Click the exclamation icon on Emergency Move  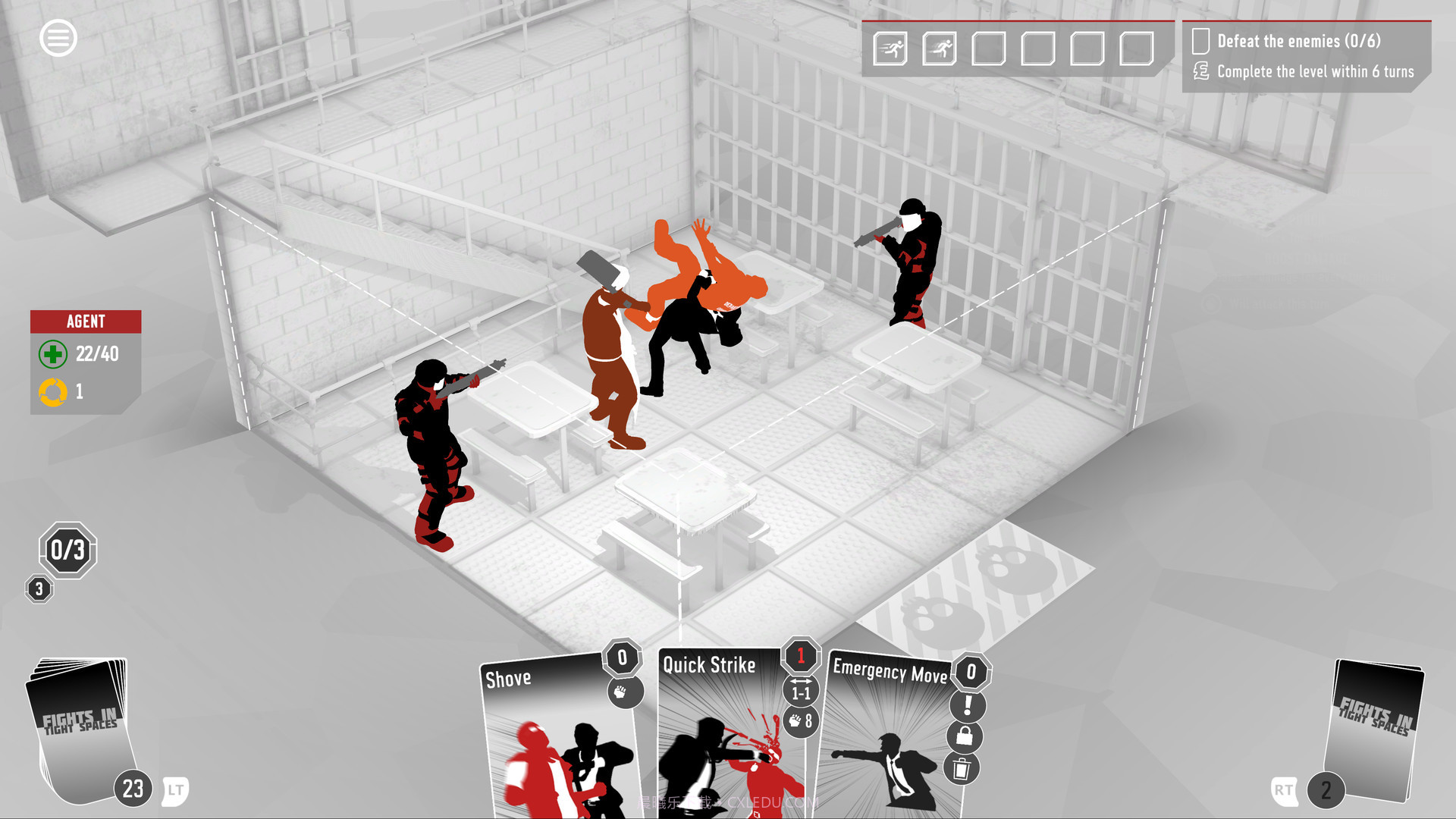click(966, 704)
